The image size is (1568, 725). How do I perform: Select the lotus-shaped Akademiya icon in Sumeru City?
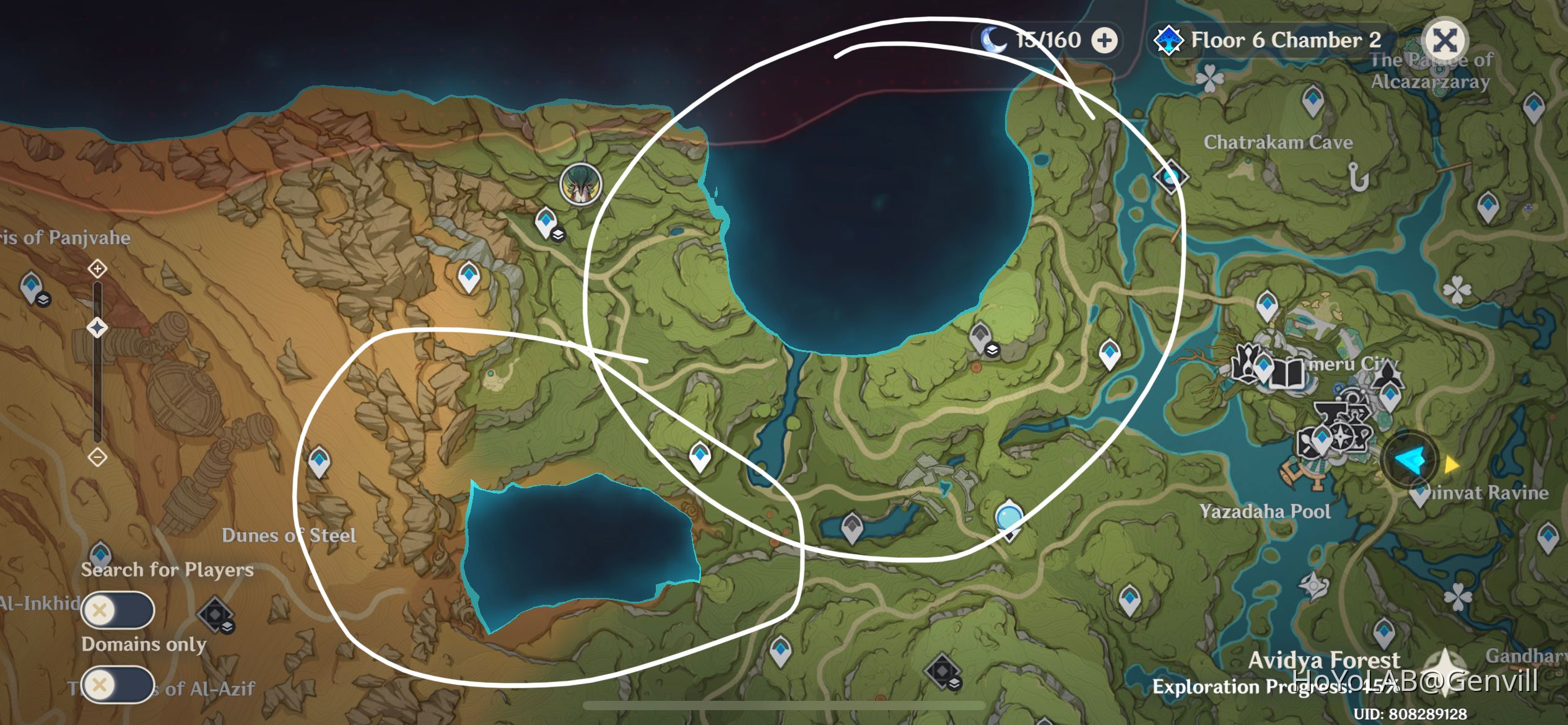(x=1246, y=363)
